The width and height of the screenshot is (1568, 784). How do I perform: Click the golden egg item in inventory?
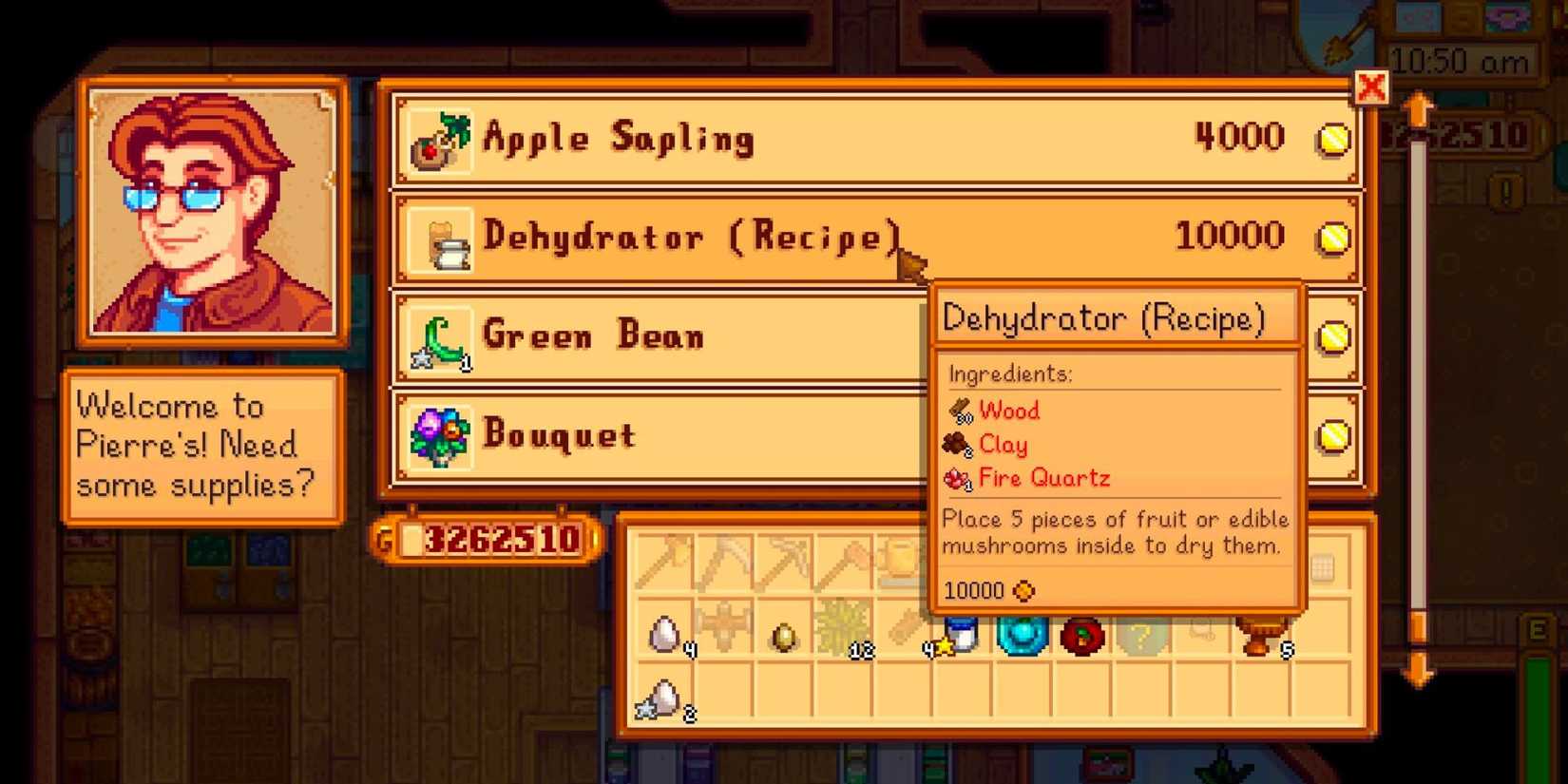(781, 635)
